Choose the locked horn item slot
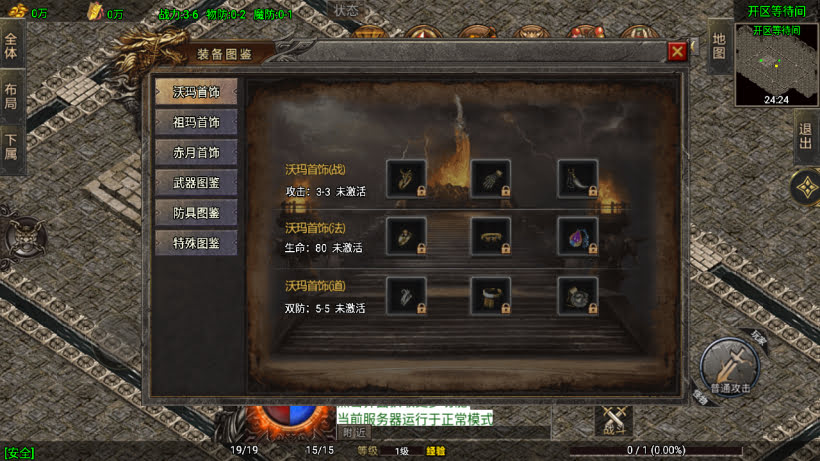This screenshot has width=820, height=461. (578, 178)
